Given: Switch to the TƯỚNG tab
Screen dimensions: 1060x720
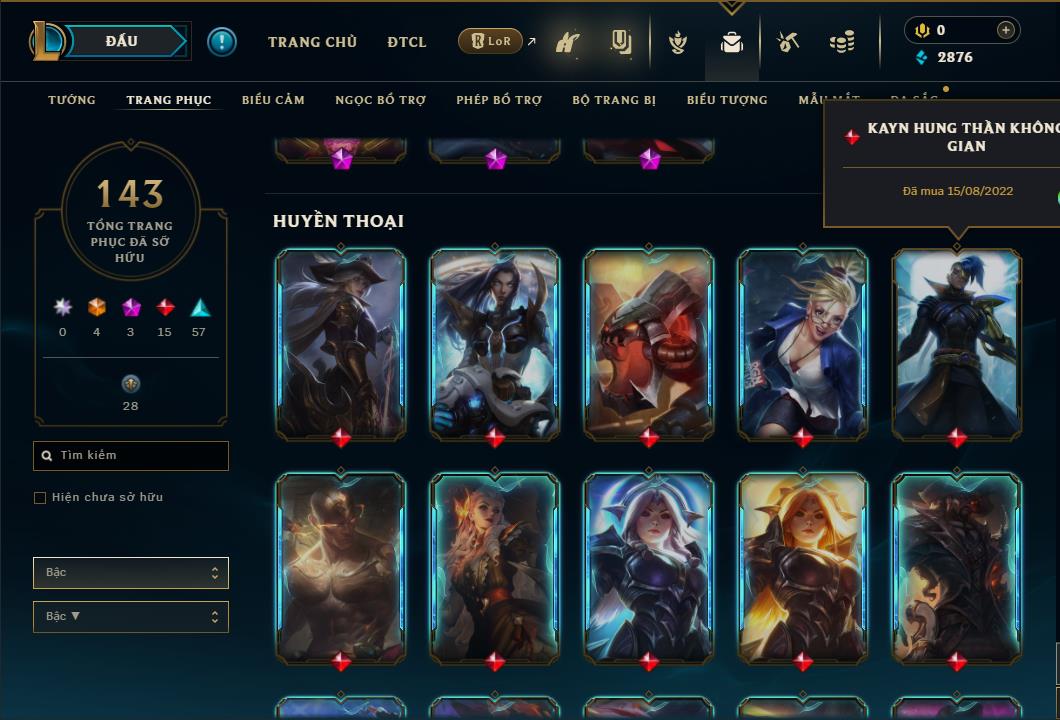Looking at the screenshot, I should [x=72, y=100].
